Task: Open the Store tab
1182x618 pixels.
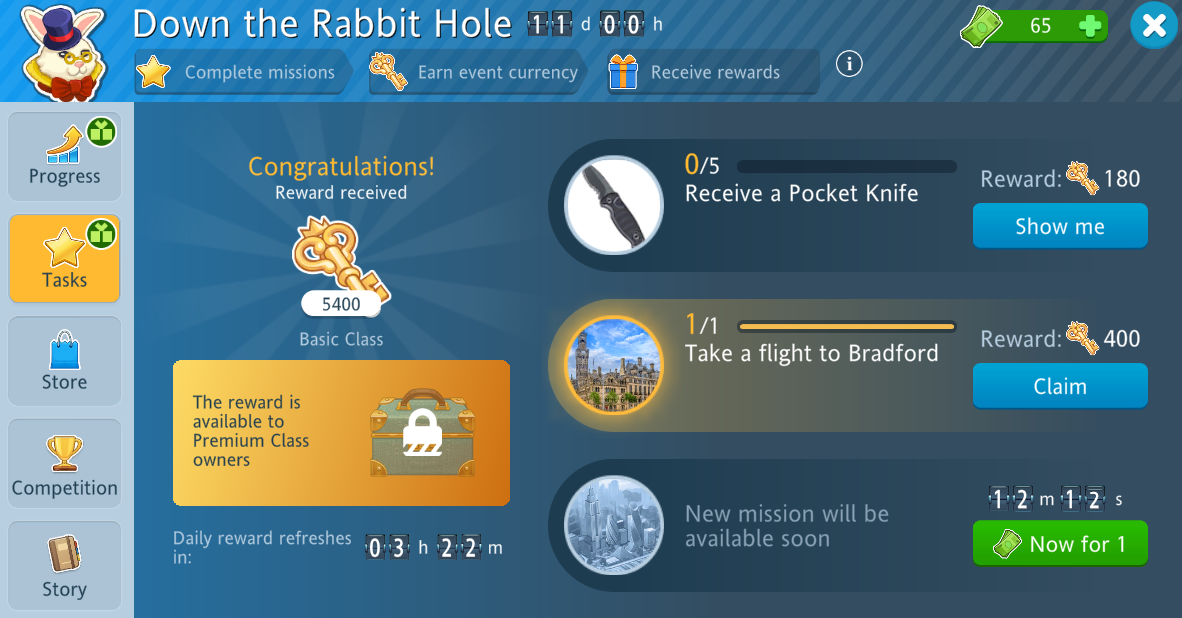Action: pyautogui.click(x=65, y=361)
